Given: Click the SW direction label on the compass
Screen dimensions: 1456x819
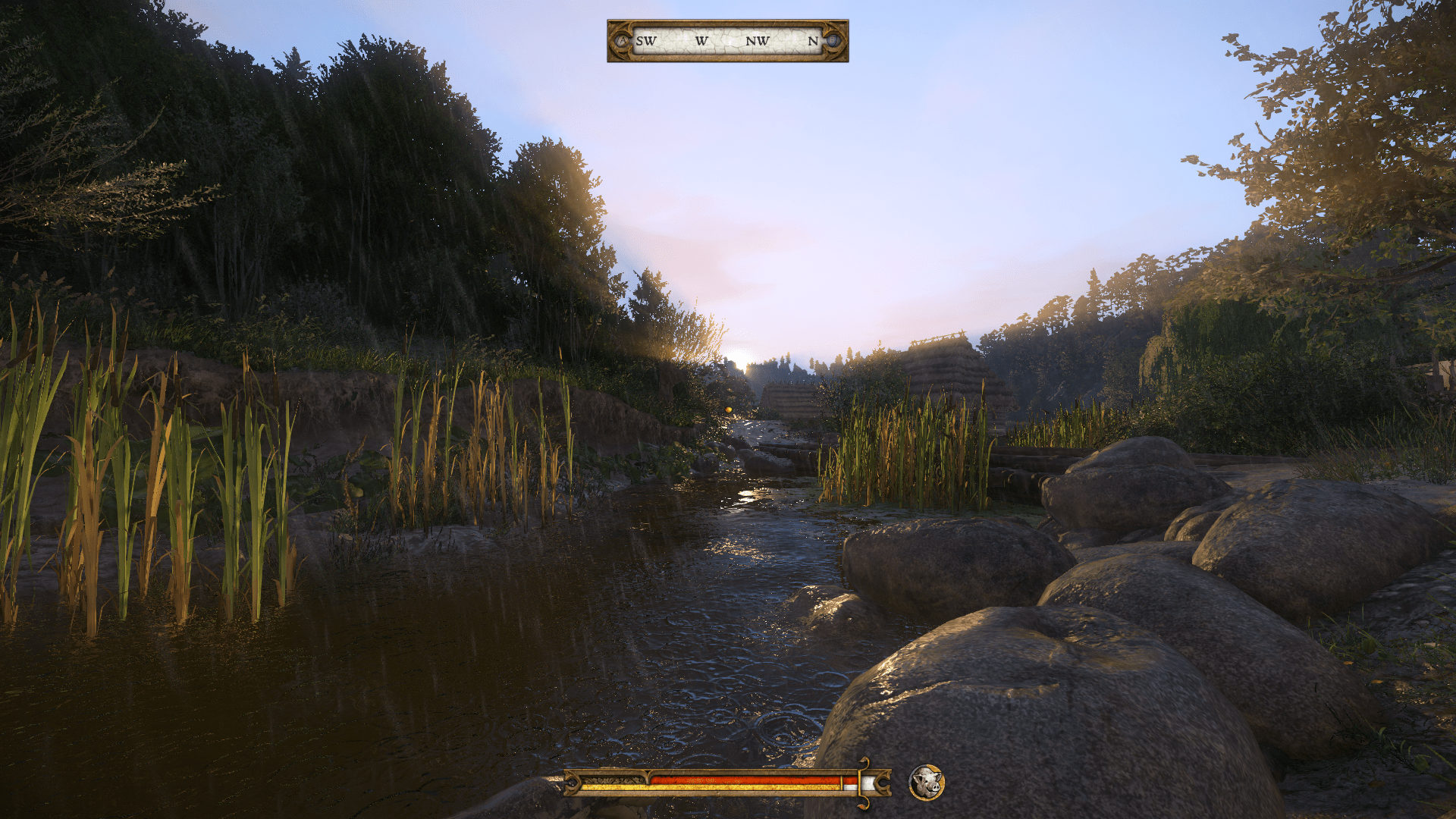Looking at the screenshot, I should pyautogui.click(x=645, y=42).
